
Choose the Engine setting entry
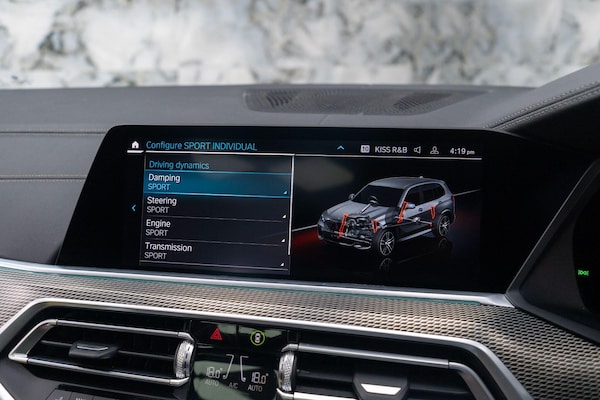point(216,228)
